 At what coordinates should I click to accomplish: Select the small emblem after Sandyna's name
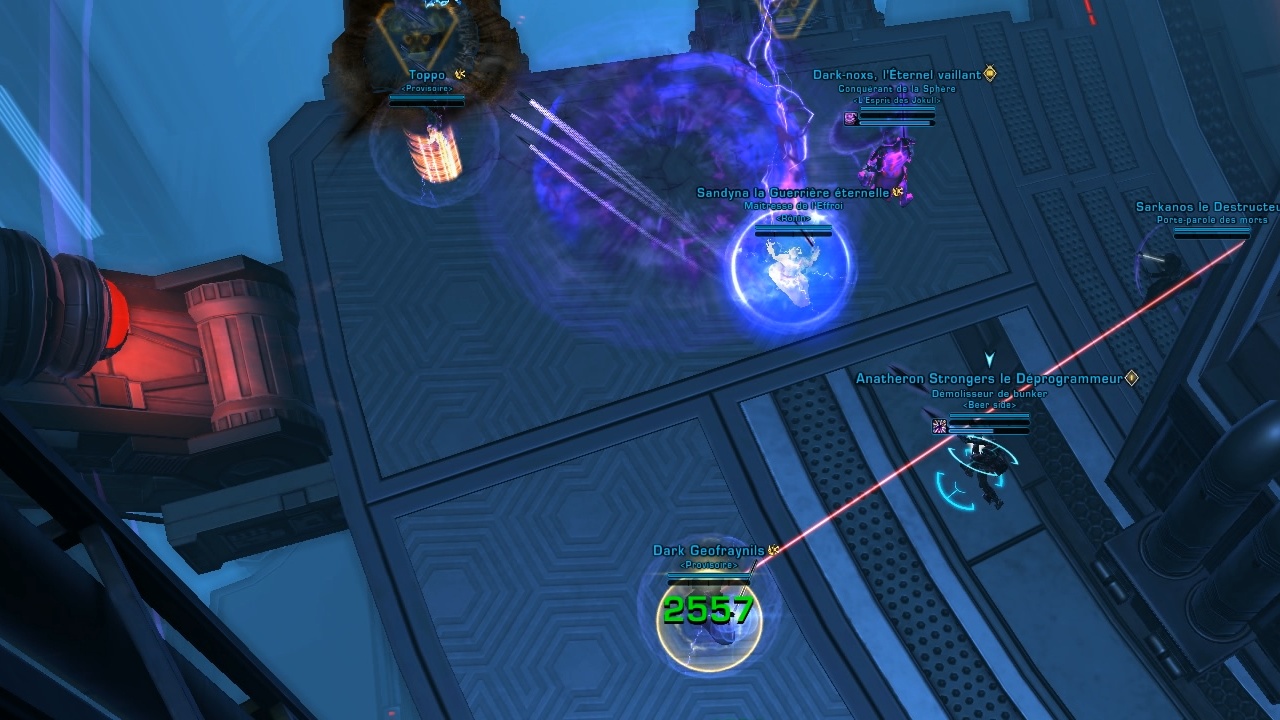(x=896, y=193)
